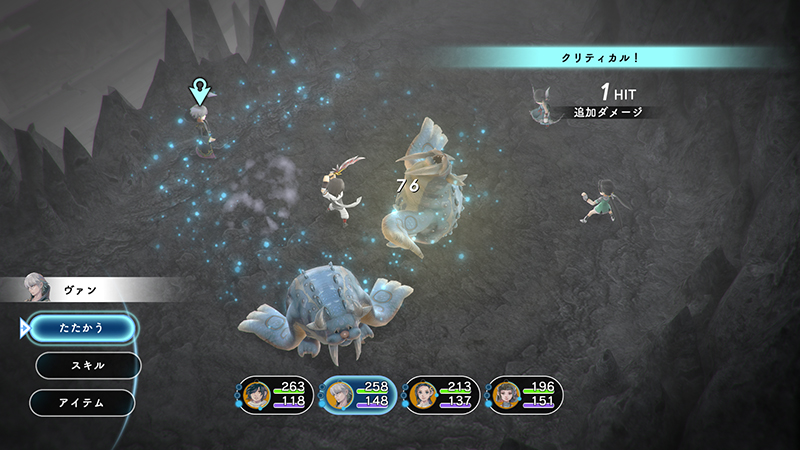Open the スキル skill menu
Viewport: 800px width, 450px height.
click(88, 365)
